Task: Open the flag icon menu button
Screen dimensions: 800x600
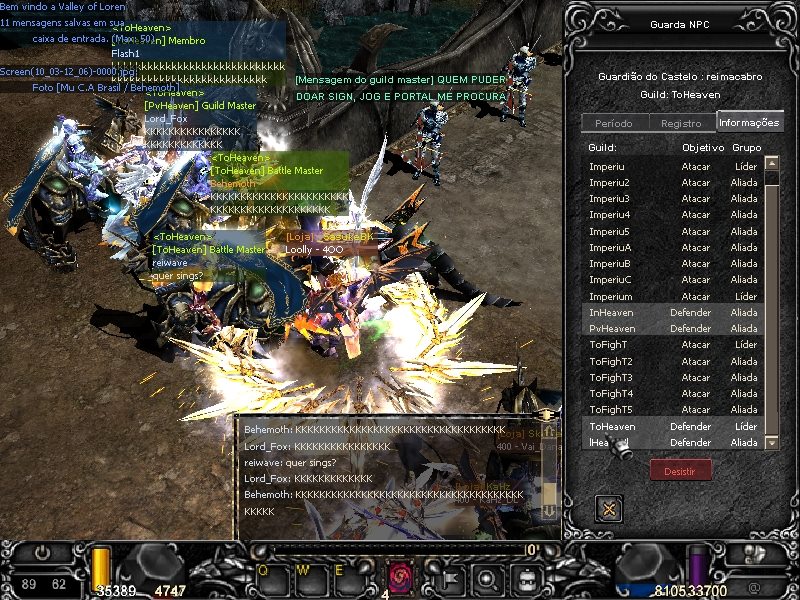Action: (x=450, y=577)
